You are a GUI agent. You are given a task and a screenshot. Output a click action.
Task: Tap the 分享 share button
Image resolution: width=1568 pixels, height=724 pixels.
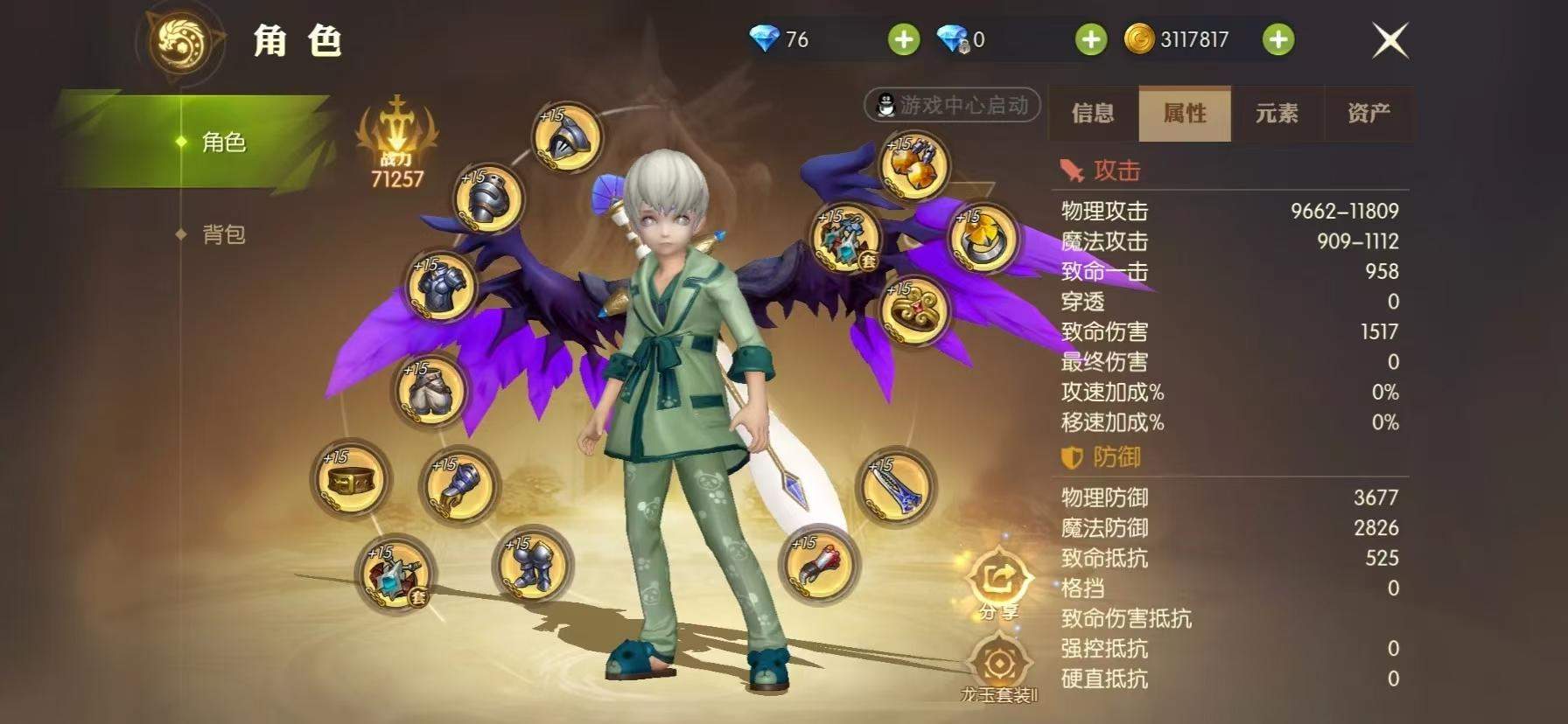click(x=999, y=581)
